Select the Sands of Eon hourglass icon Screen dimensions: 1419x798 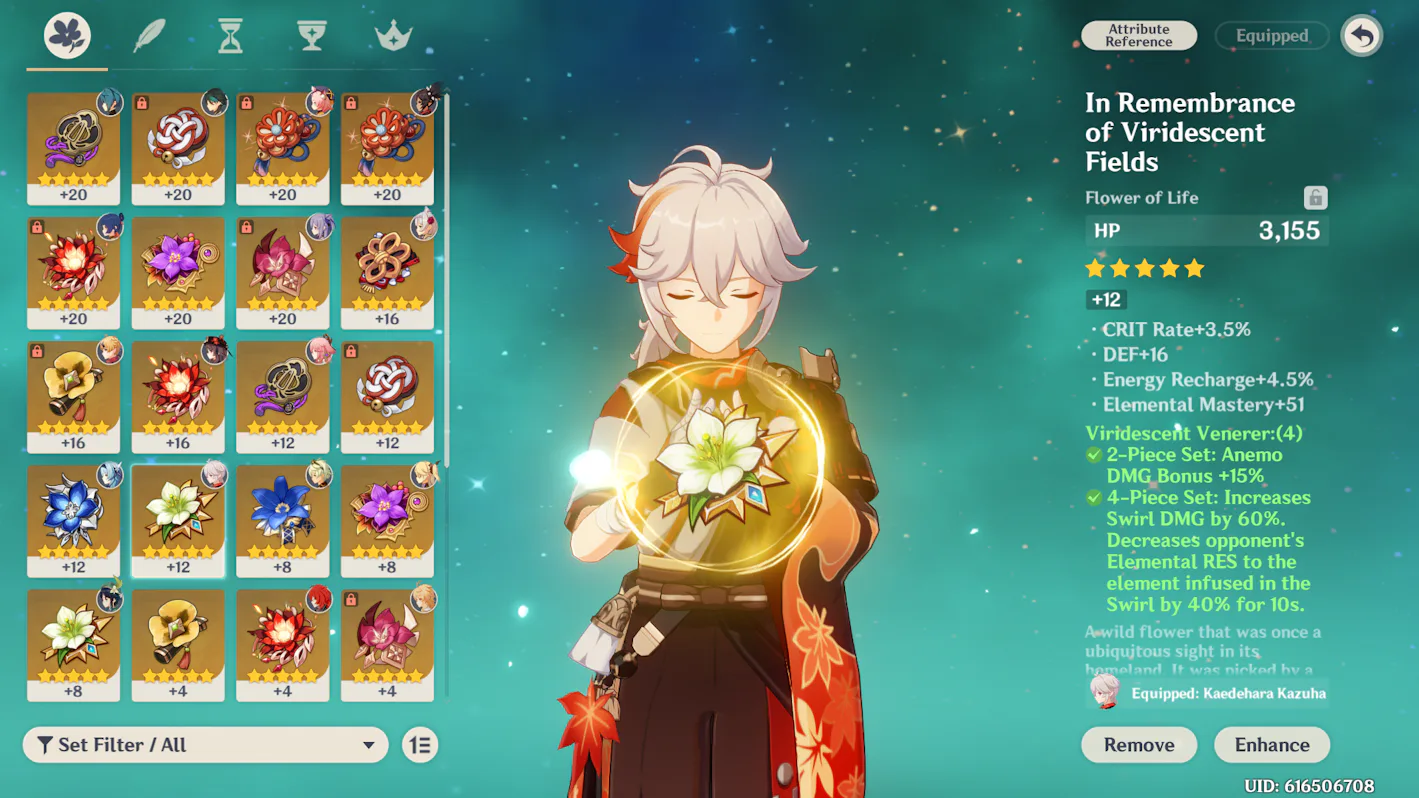click(x=228, y=33)
